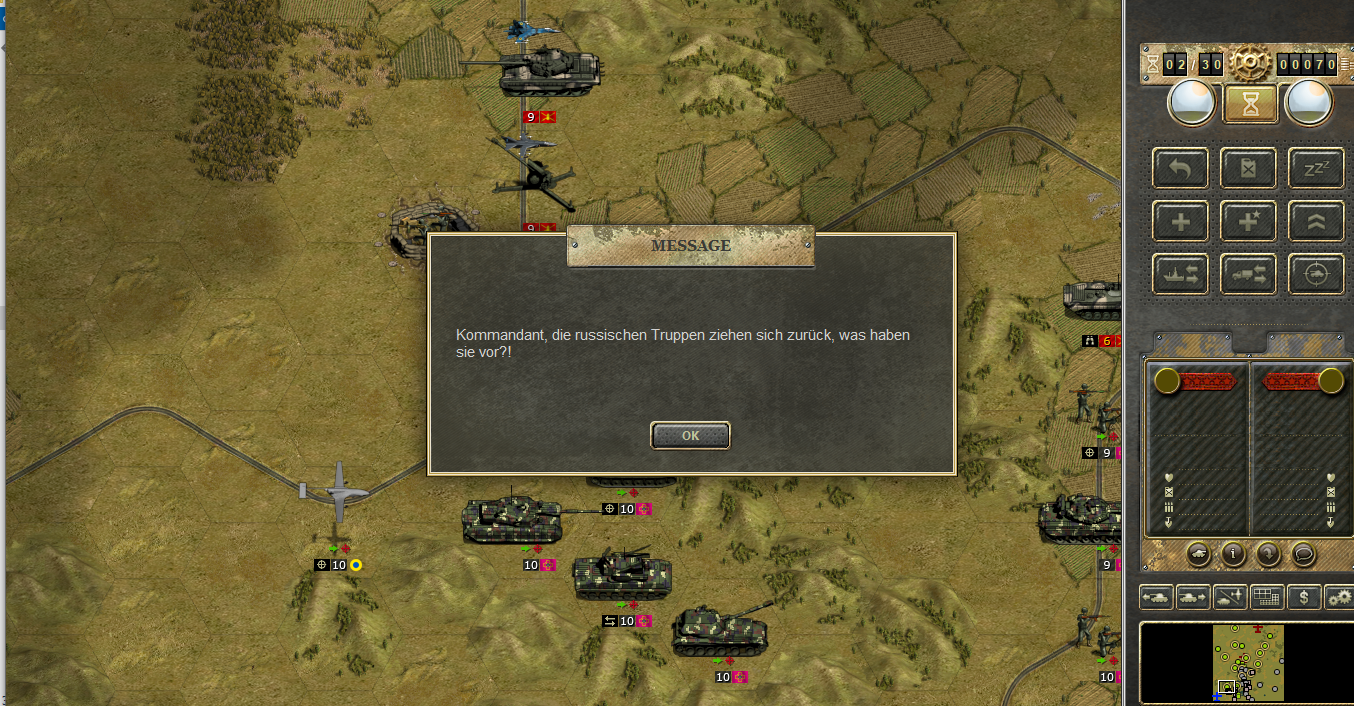Select next unit with right-arrow tank
The height and width of the screenshot is (706, 1354).
click(x=1193, y=598)
